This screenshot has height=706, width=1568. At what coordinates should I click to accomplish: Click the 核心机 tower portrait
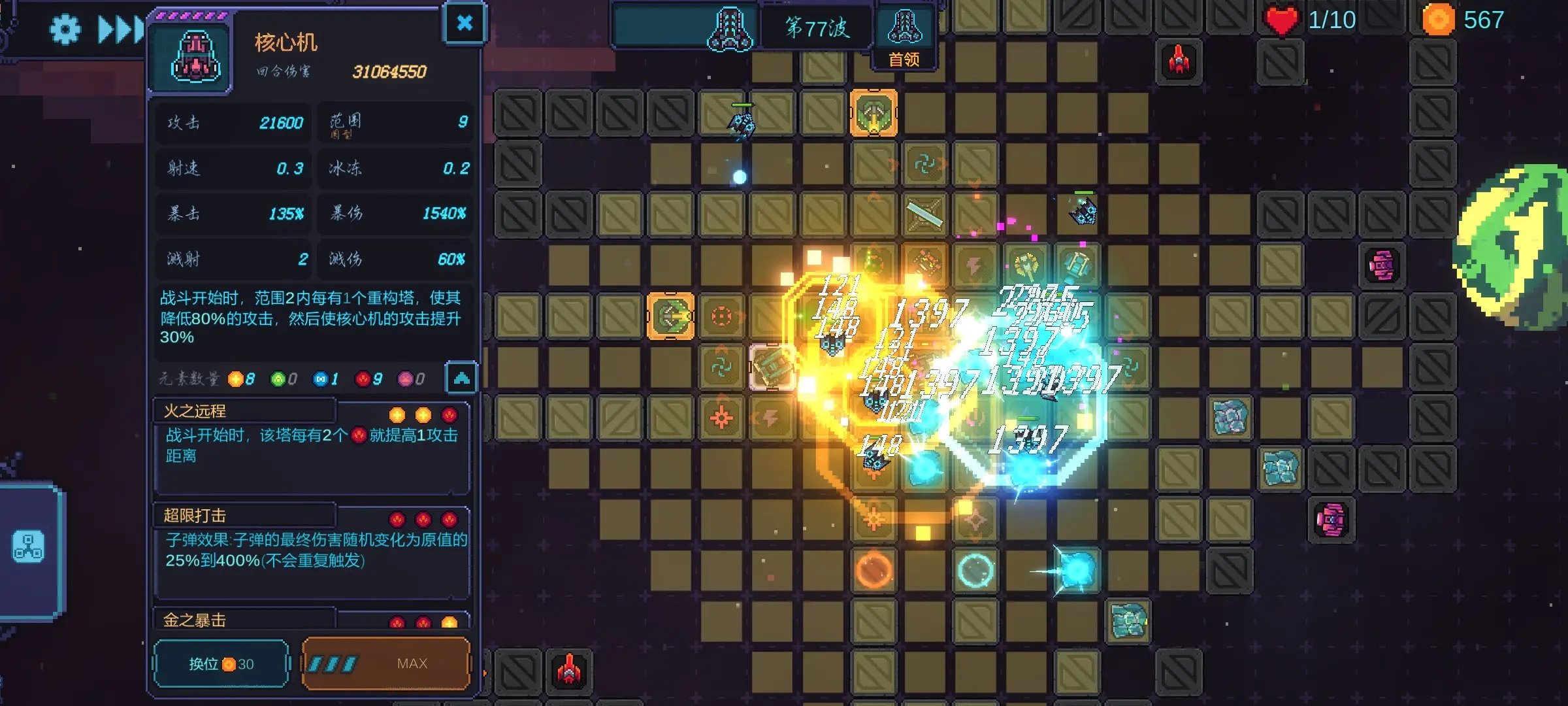click(x=195, y=58)
